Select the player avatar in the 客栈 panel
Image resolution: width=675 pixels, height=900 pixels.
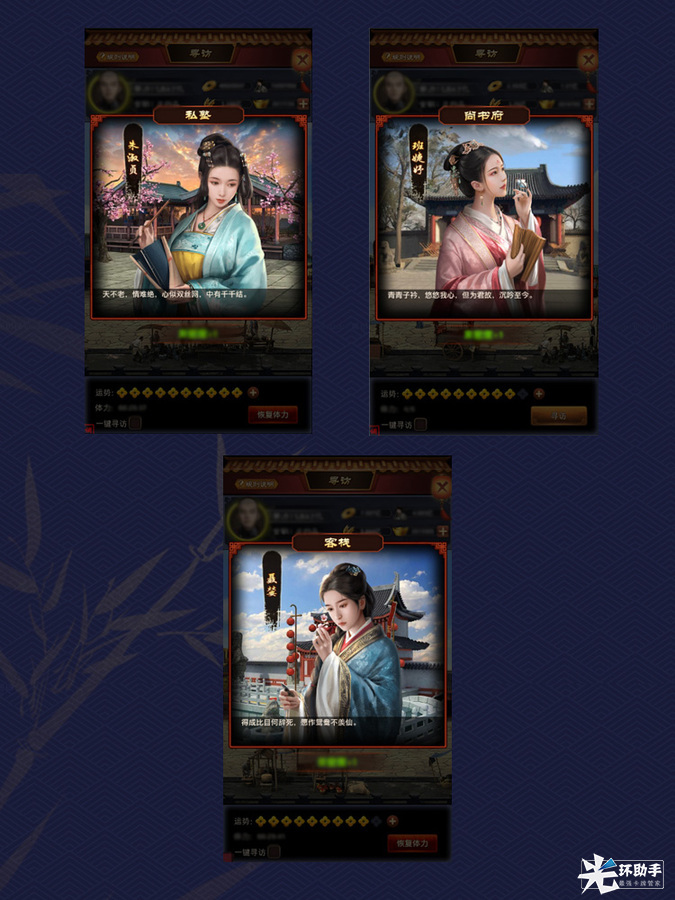pyautogui.click(x=245, y=520)
